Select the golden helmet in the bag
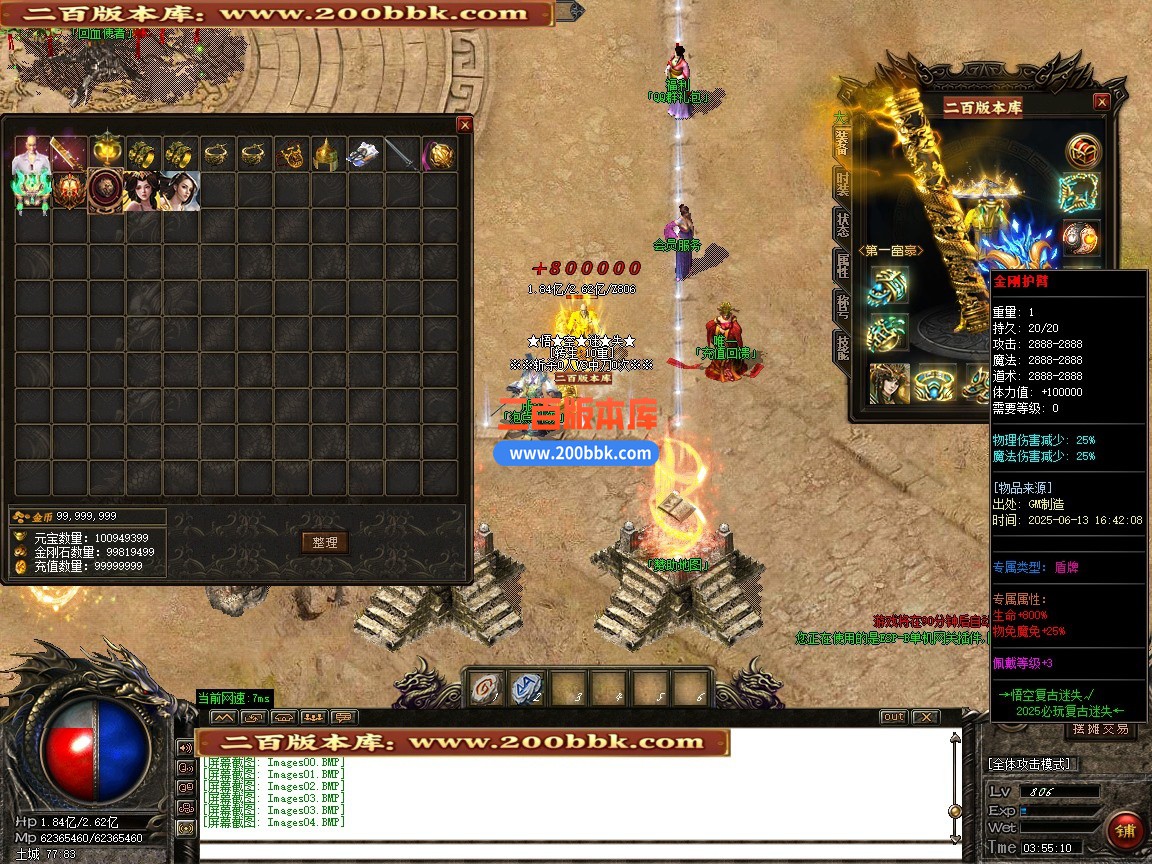The width and height of the screenshot is (1152, 864). point(329,154)
